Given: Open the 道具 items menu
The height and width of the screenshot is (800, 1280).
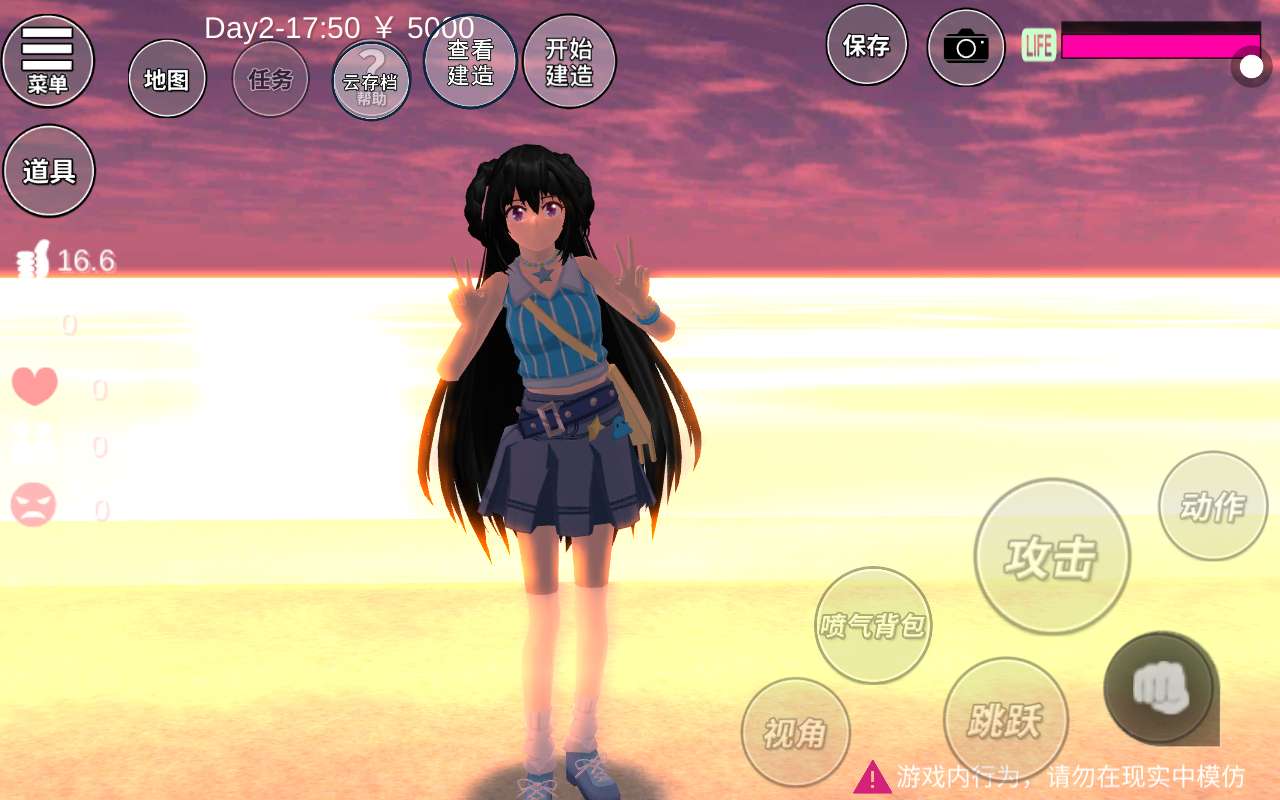Looking at the screenshot, I should tap(49, 171).
